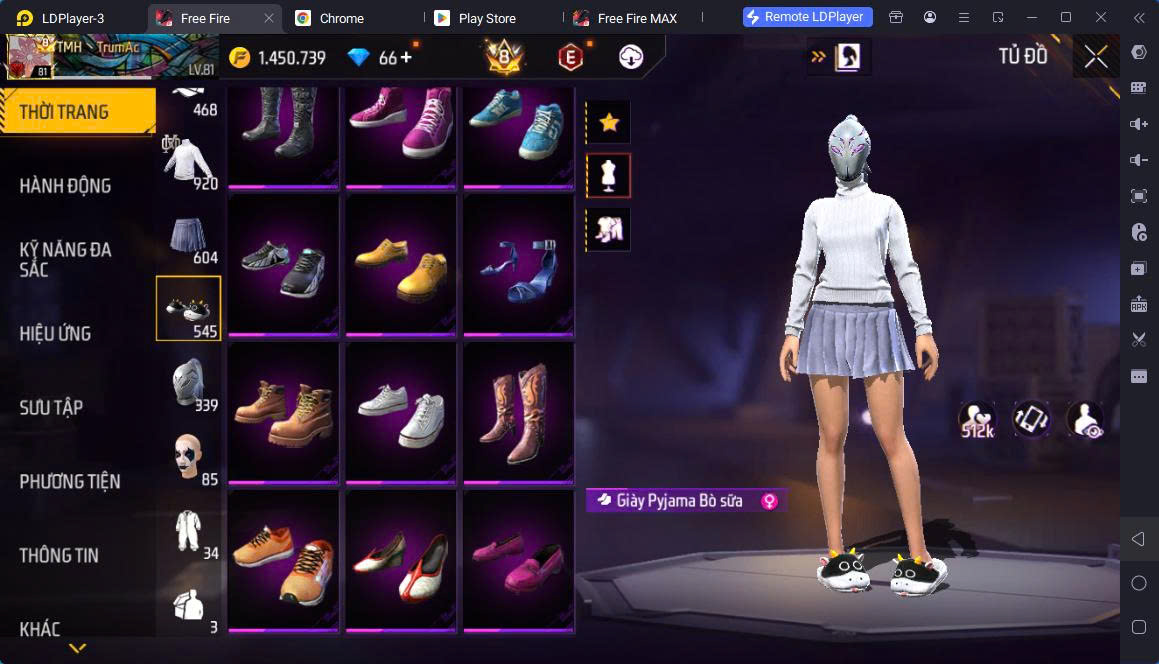This screenshot has width=1159, height=664.
Task: Switch to the Play Store tab
Action: click(486, 18)
